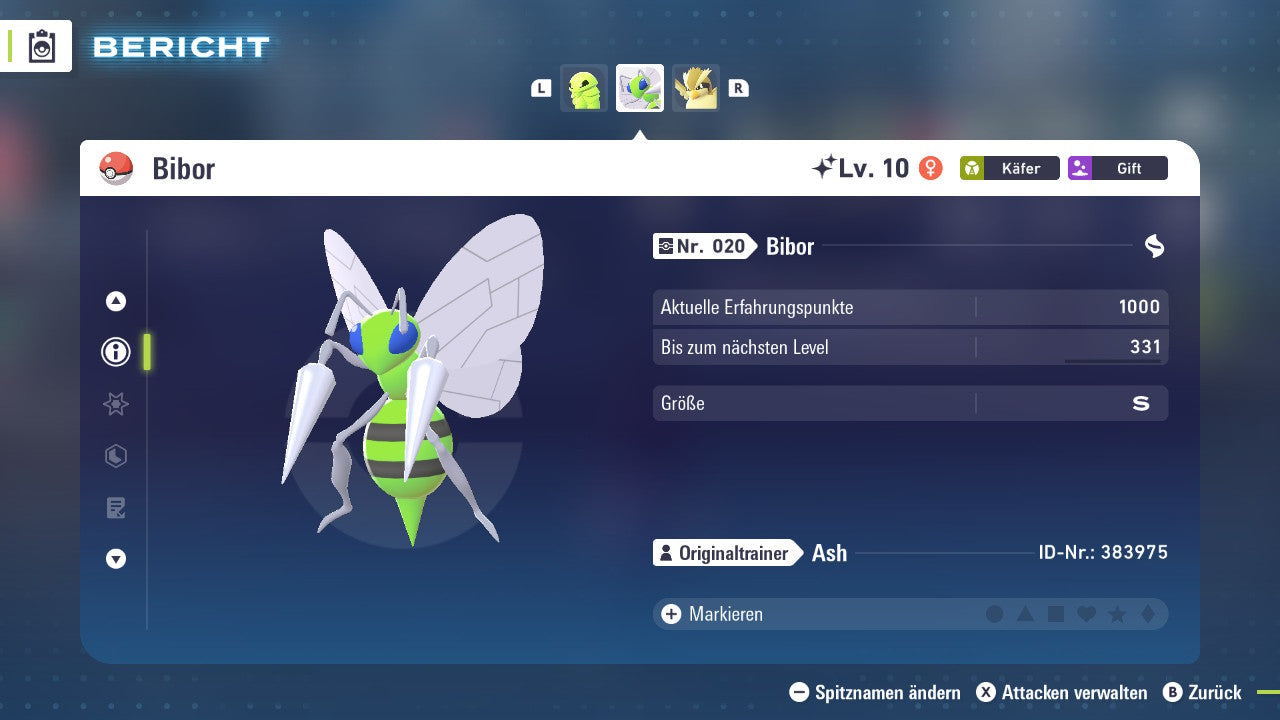
Task: Toggle the triangle marking
Action: coord(1025,614)
